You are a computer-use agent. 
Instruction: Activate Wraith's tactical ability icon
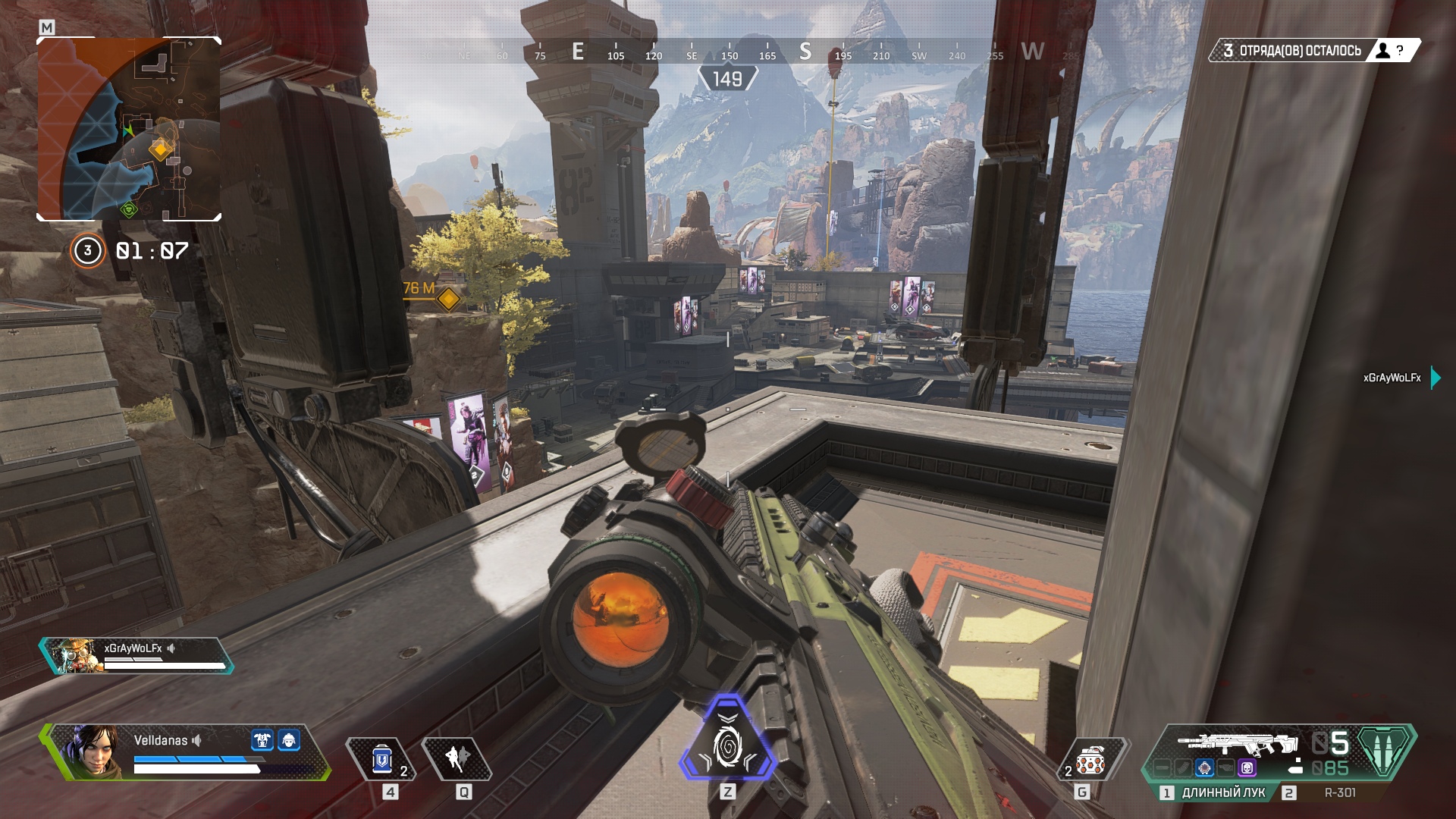[x=457, y=758]
